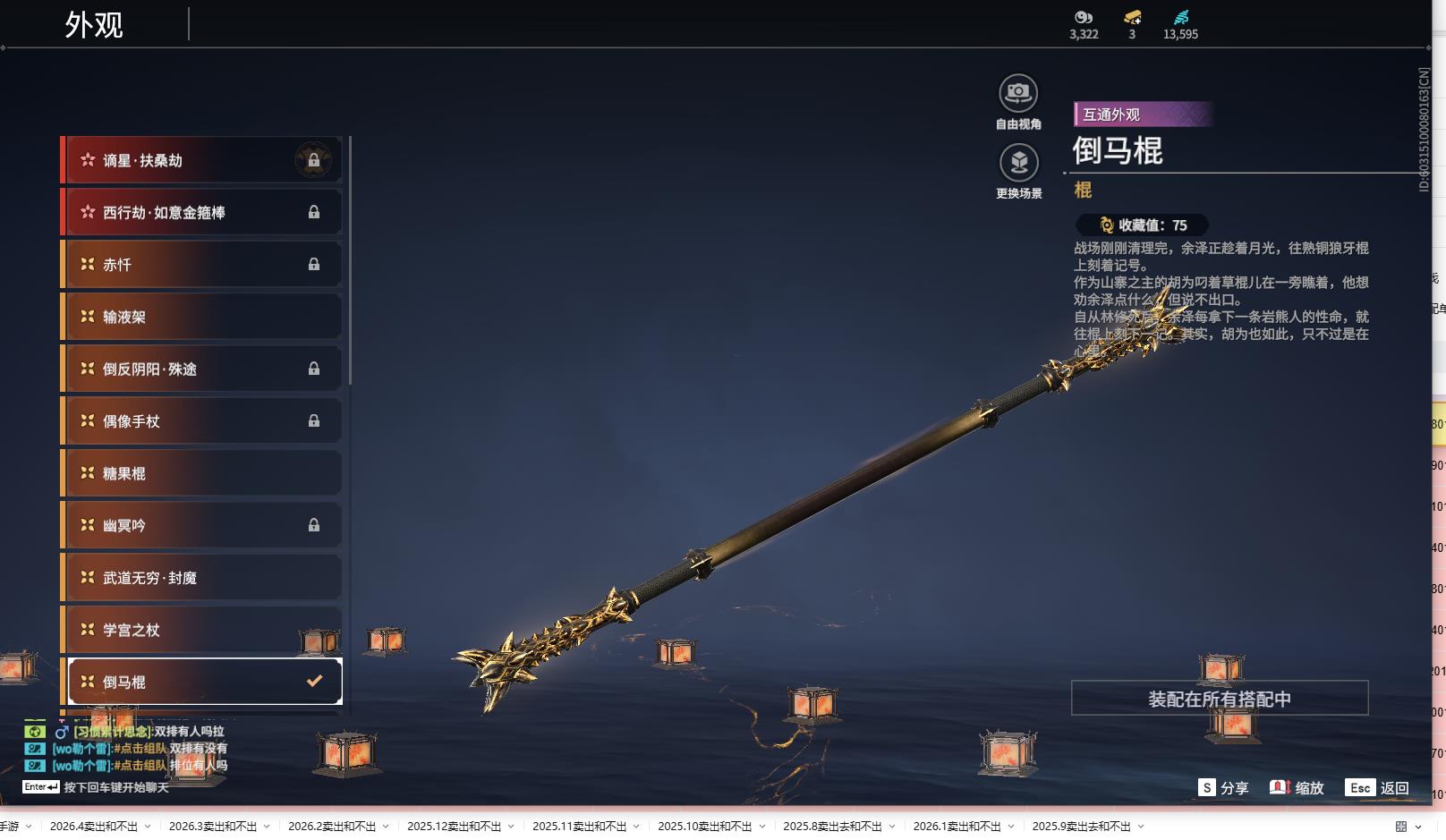Choose the 偶像手杖 skin
The image size is (1446, 840).
pos(201,420)
